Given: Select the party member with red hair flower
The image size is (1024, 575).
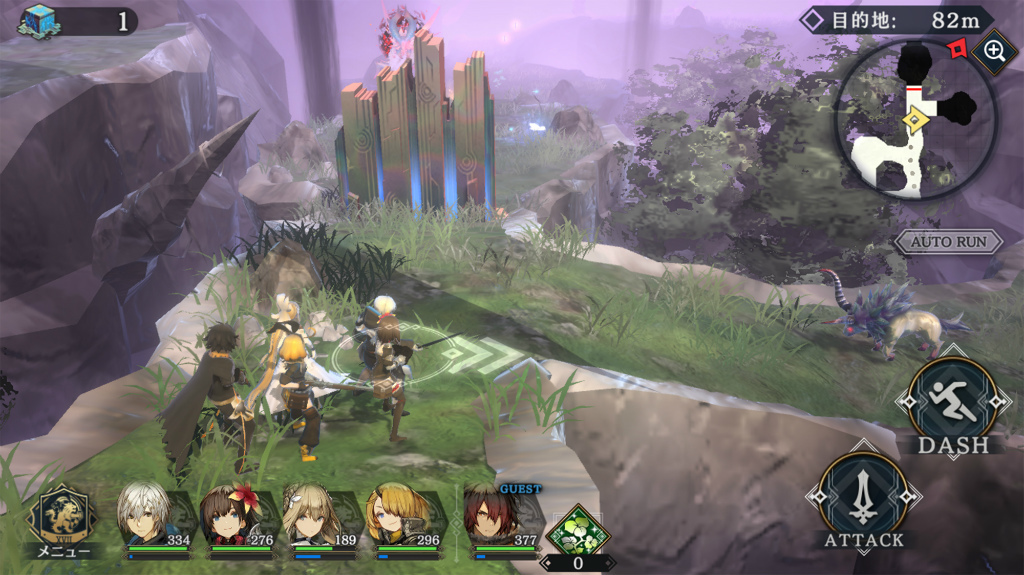Looking at the screenshot, I should point(236,518).
